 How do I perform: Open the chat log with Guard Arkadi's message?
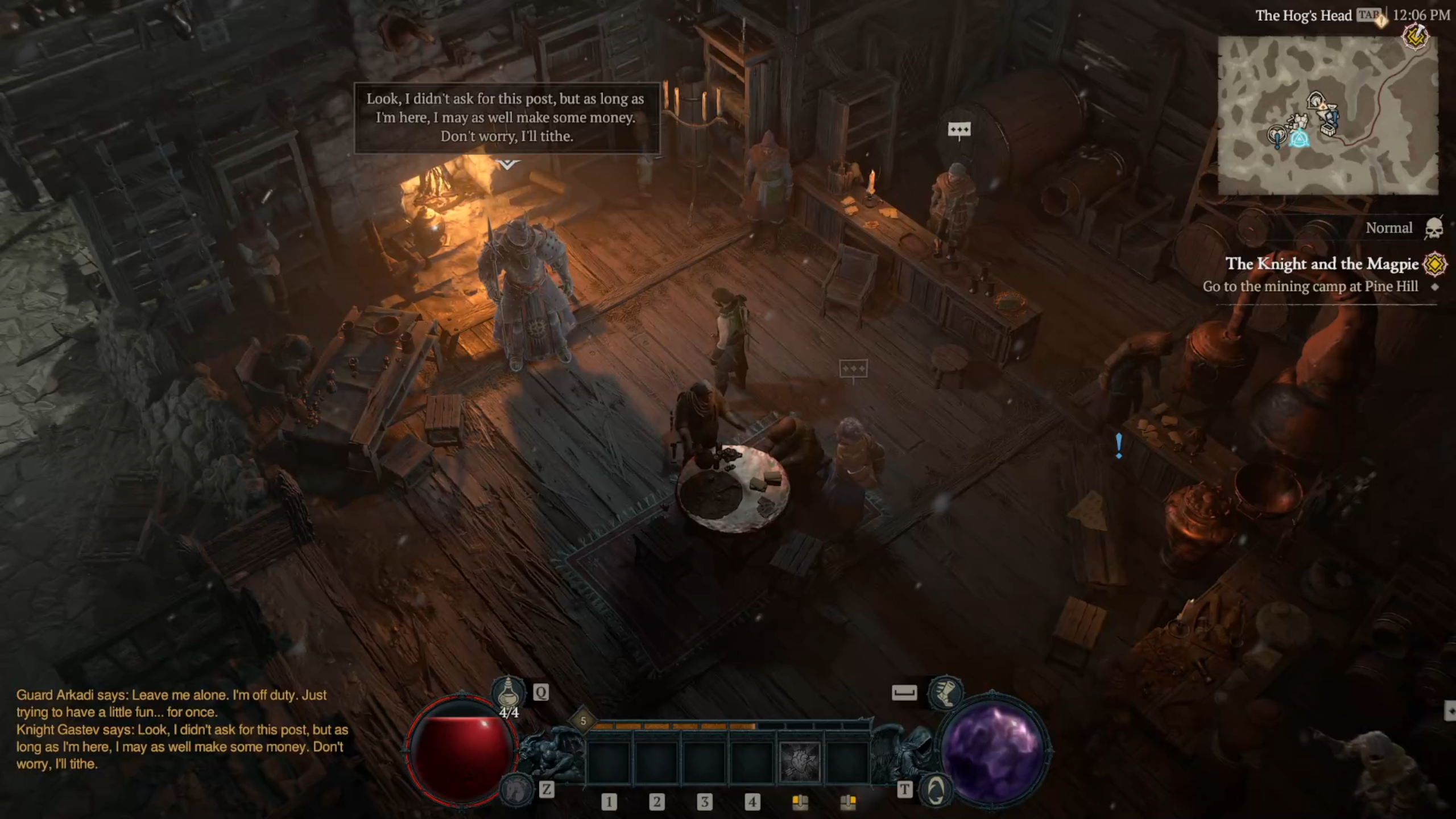click(182, 729)
